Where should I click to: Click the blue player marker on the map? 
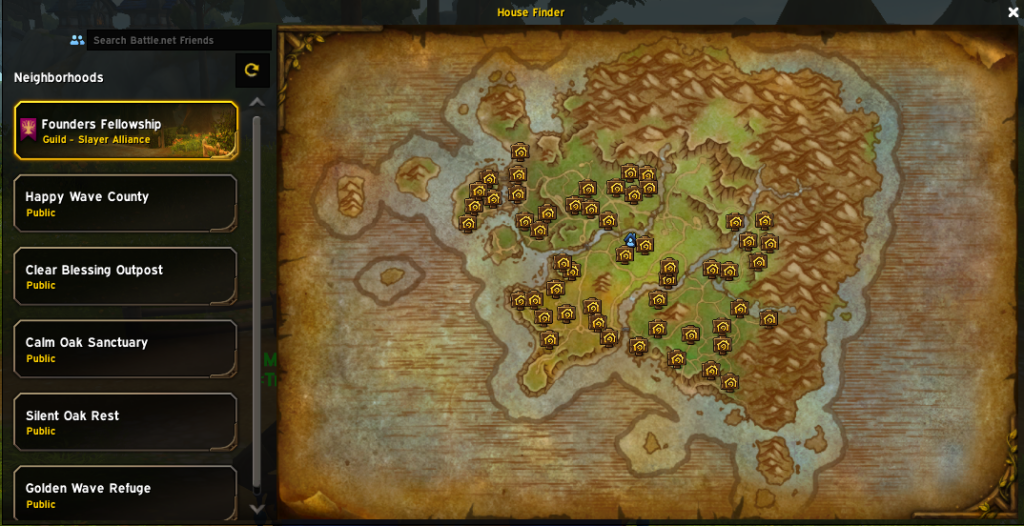point(630,240)
